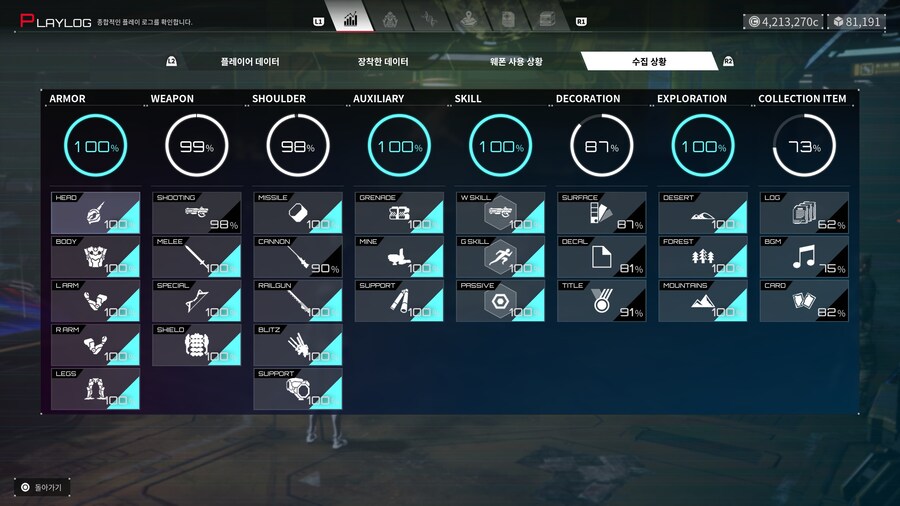Viewport: 900px width, 506px height.
Task: Select the MISSILE shoulder tile
Action: click(x=297, y=213)
